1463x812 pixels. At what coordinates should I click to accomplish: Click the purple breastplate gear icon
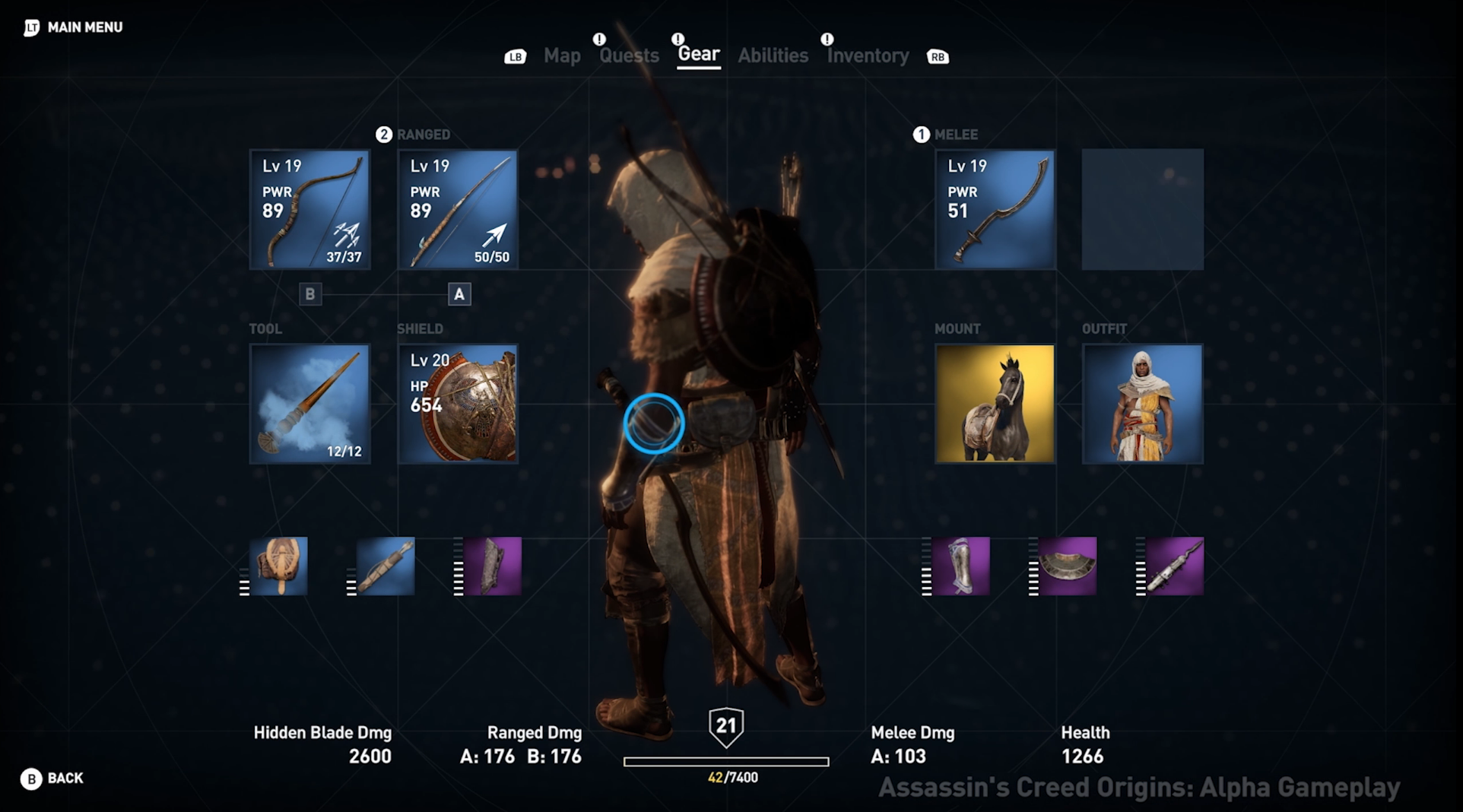1067,566
